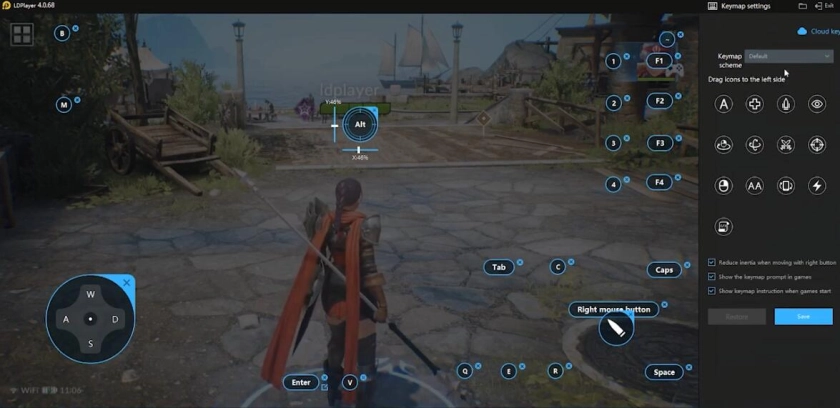Viewport: 840px width, 408px height.
Task: Toggle show keymap prompt in games
Action: tap(712, 277)
